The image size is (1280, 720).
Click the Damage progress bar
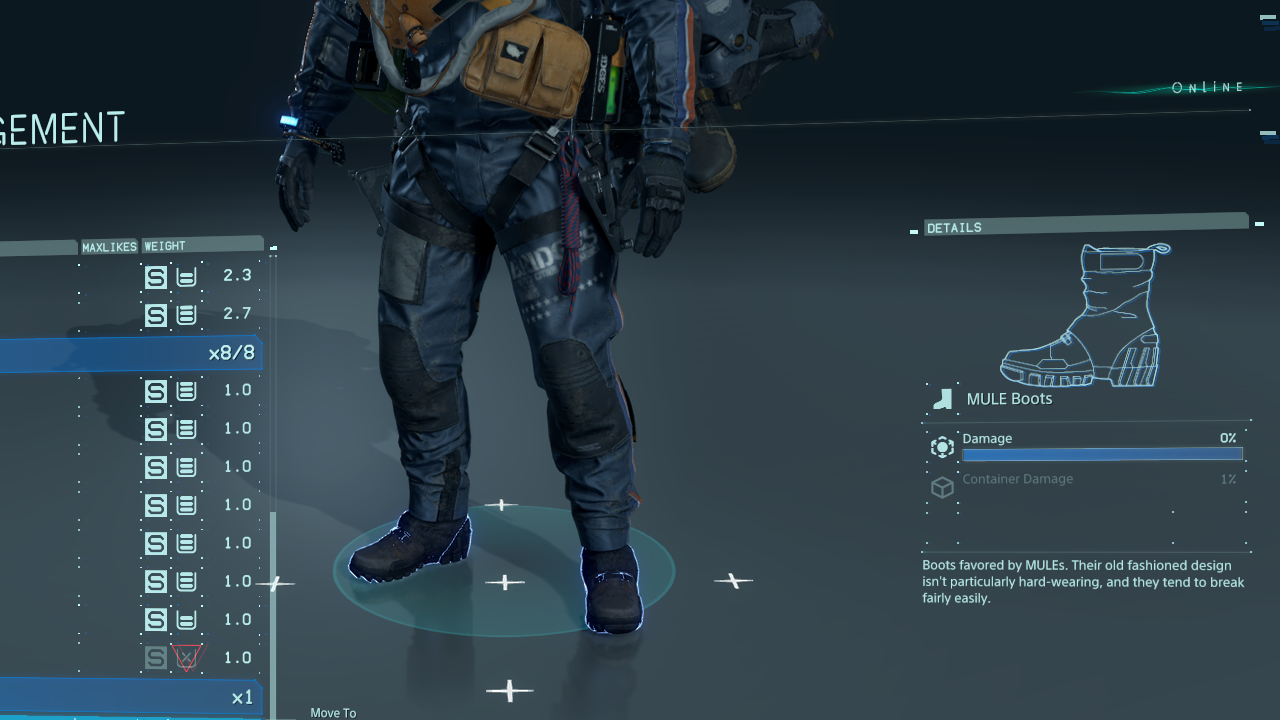click(1102, 454)
